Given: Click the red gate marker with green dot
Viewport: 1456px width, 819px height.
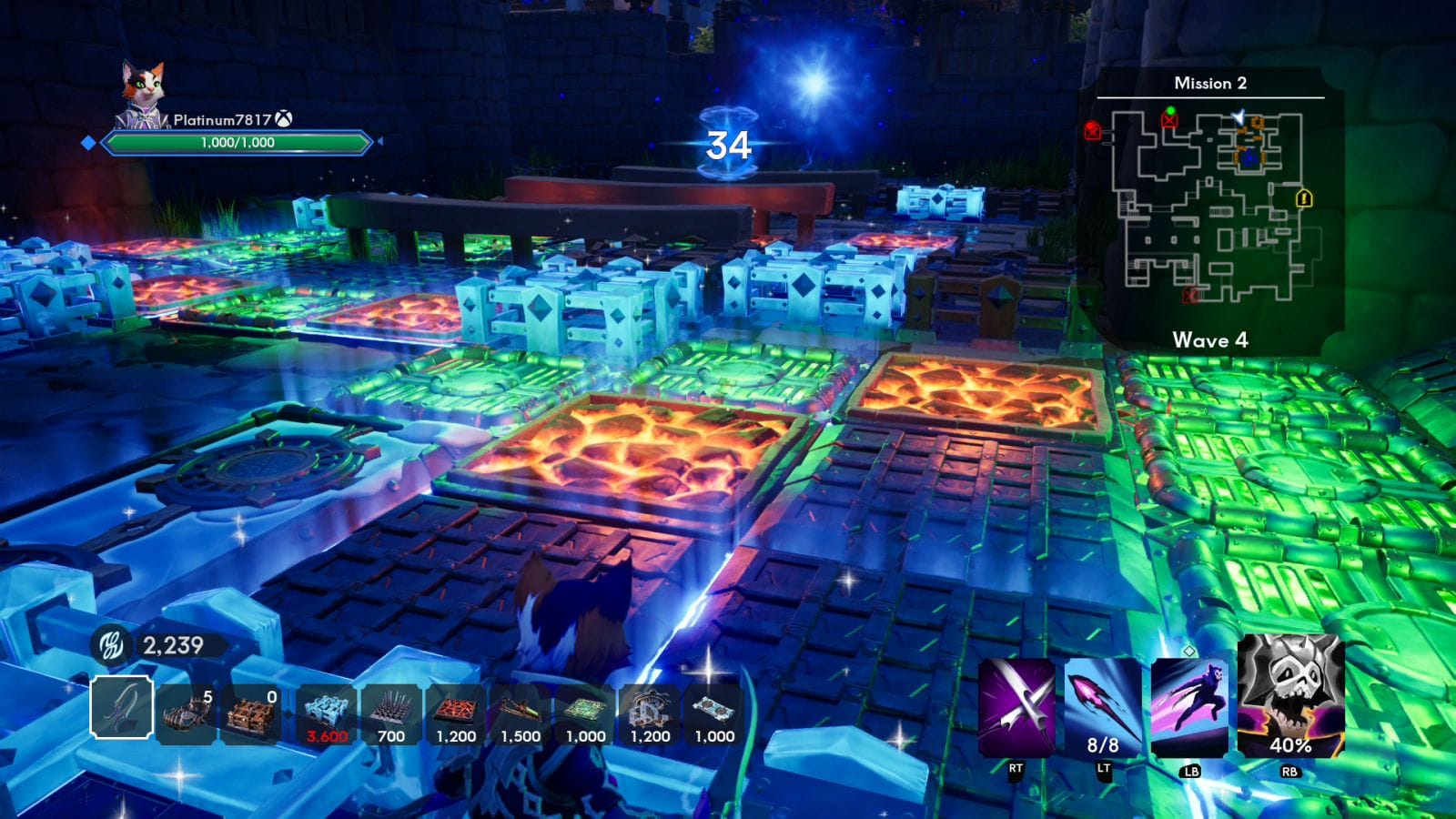Looking at the screenshot, I should pyautogui.click(x=1169, y=118).
